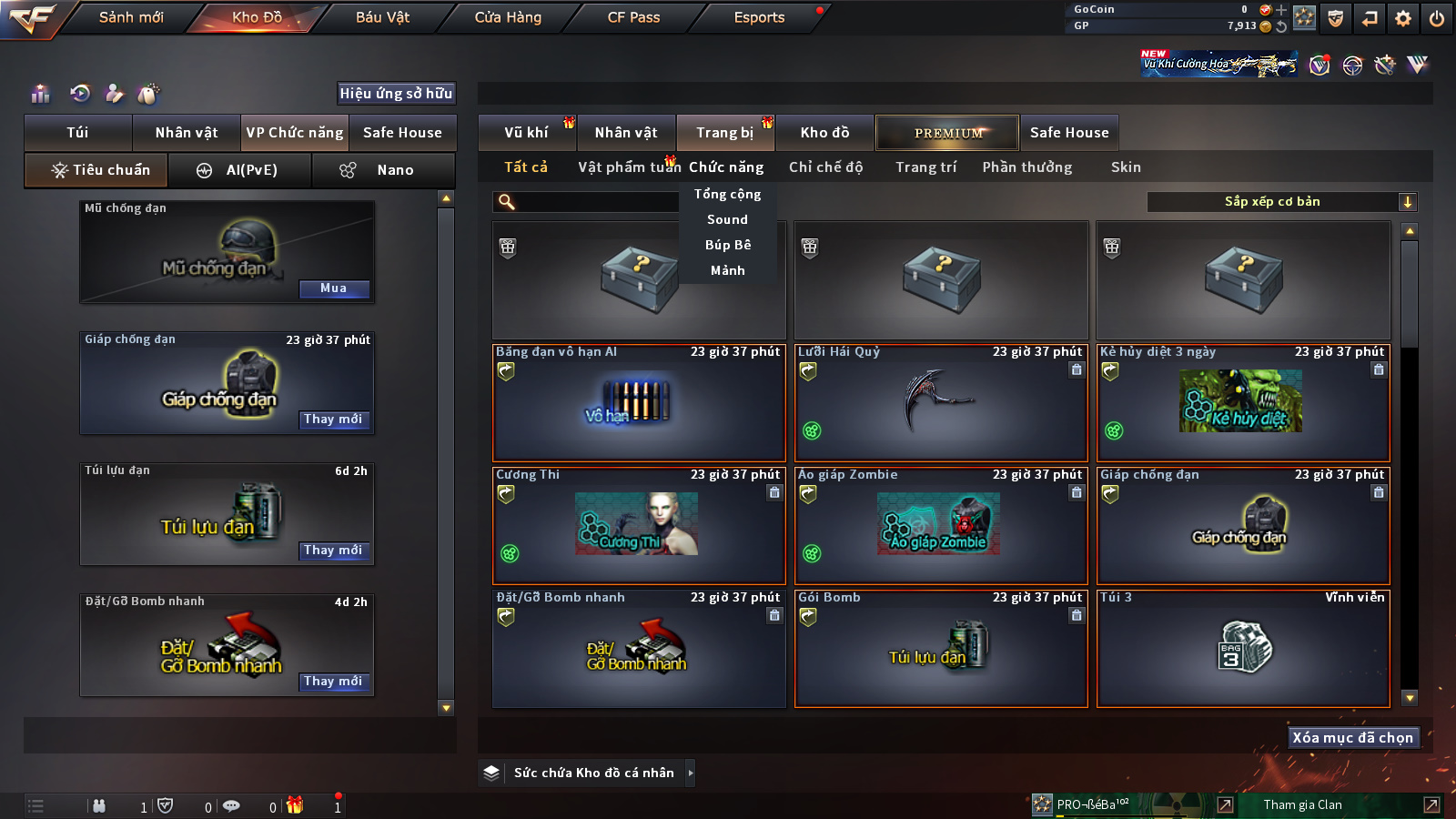Pick the Cương Thi item slot
This screenshot has width=1456, height=819.
[x=638, y=526]
